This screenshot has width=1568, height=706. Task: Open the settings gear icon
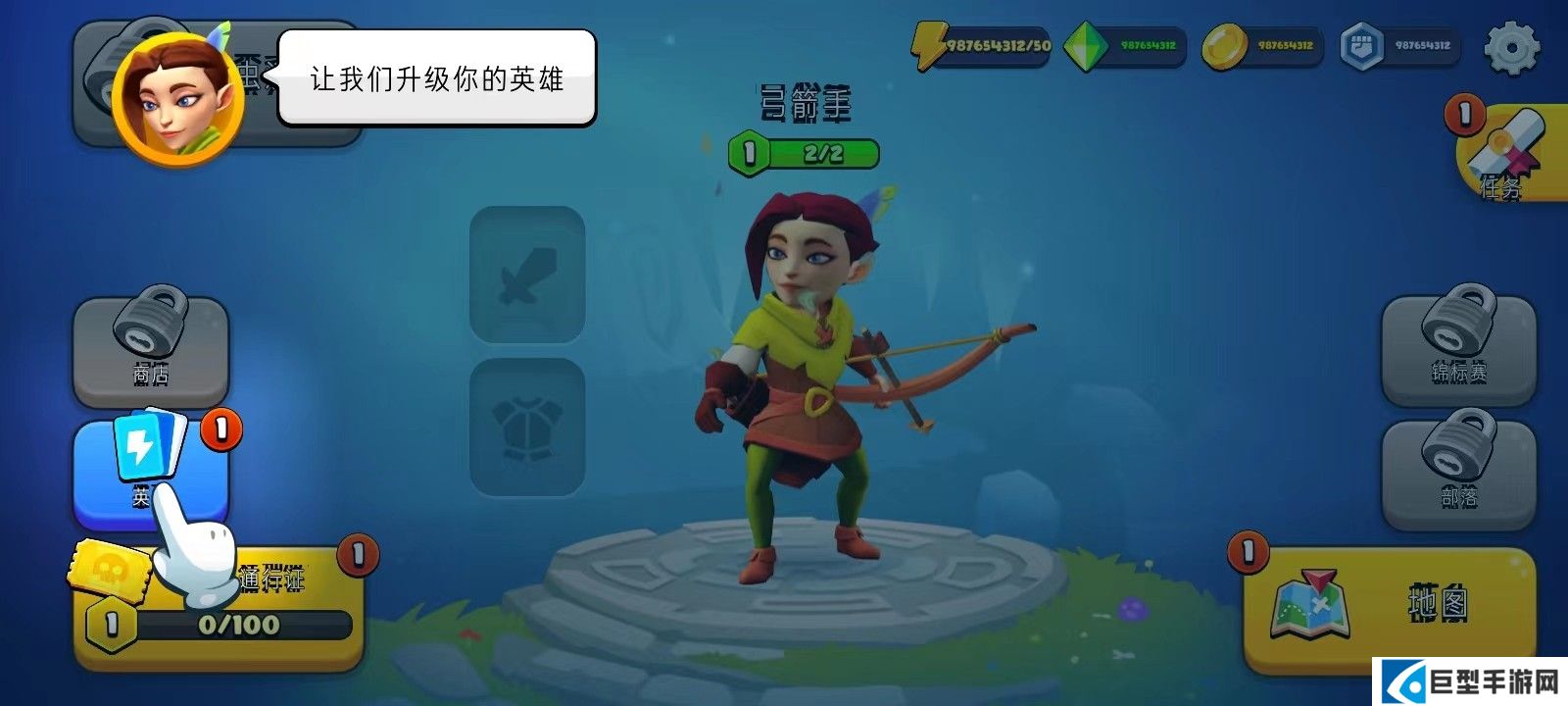[1511, 47]
